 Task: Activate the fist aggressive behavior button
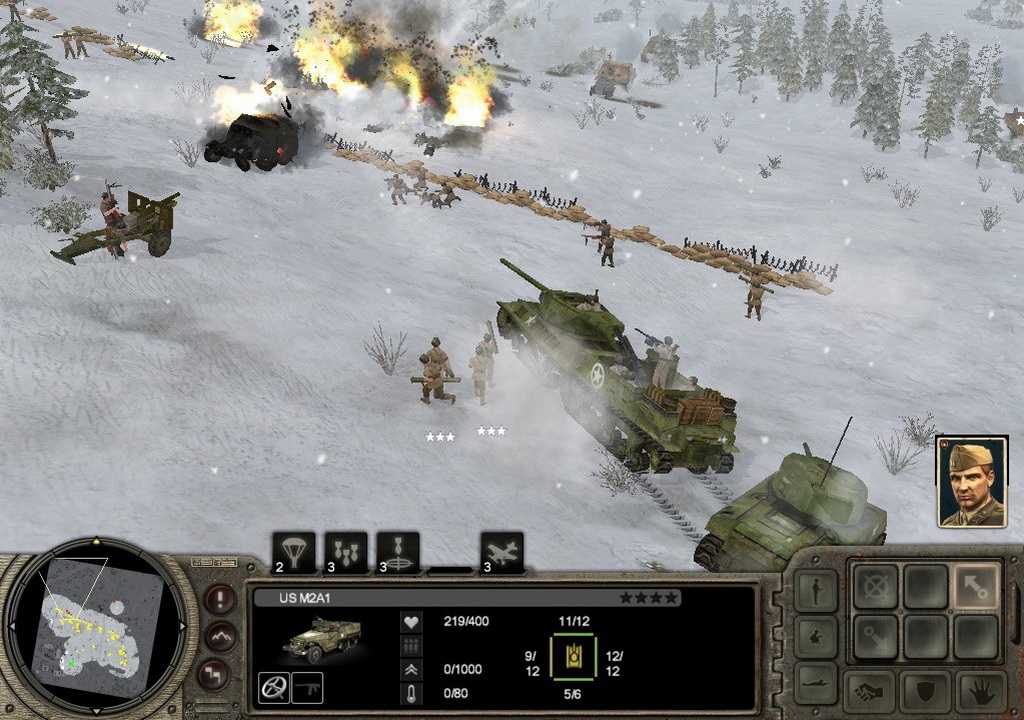(x=868, y=691)
